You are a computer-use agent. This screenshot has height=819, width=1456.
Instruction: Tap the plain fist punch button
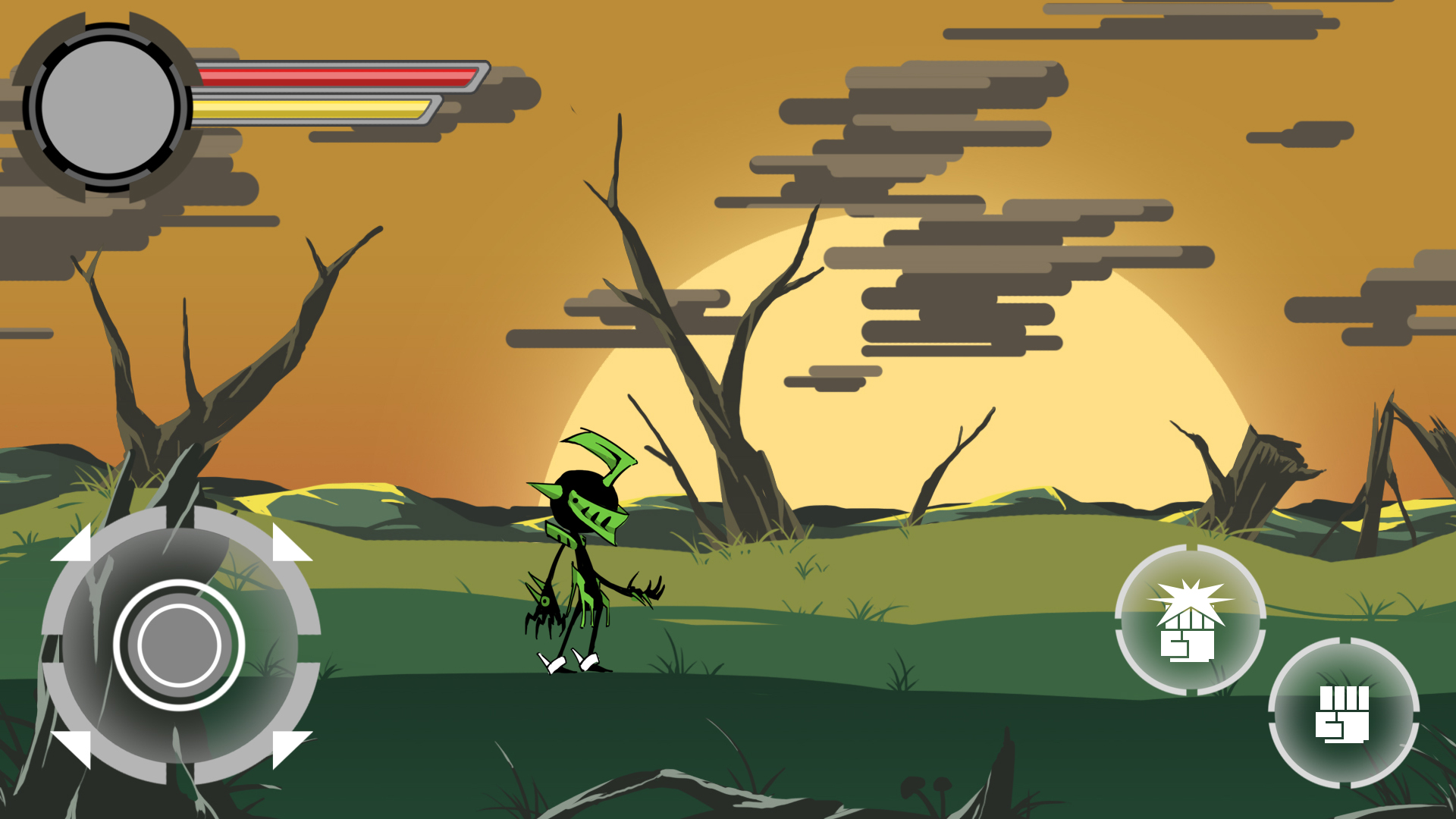(1343, 713)
